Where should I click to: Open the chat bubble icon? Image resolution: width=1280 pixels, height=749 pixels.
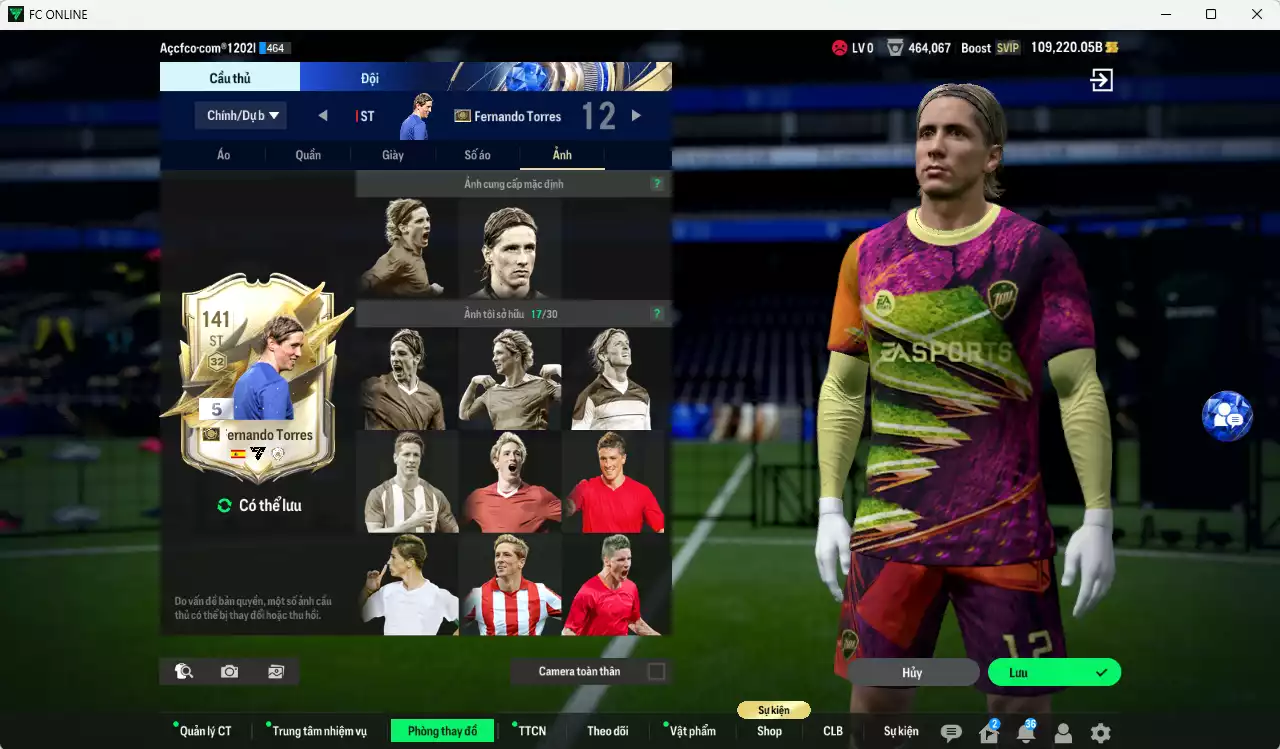(x=951, y=732)
